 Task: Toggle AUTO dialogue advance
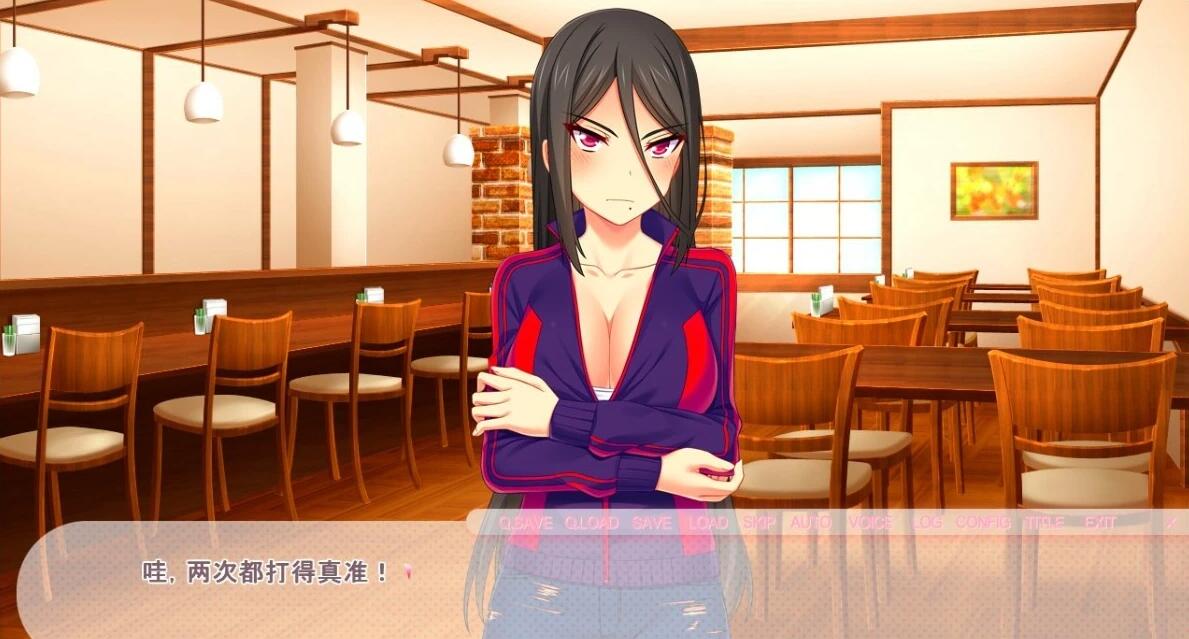[x=811, y=522]
